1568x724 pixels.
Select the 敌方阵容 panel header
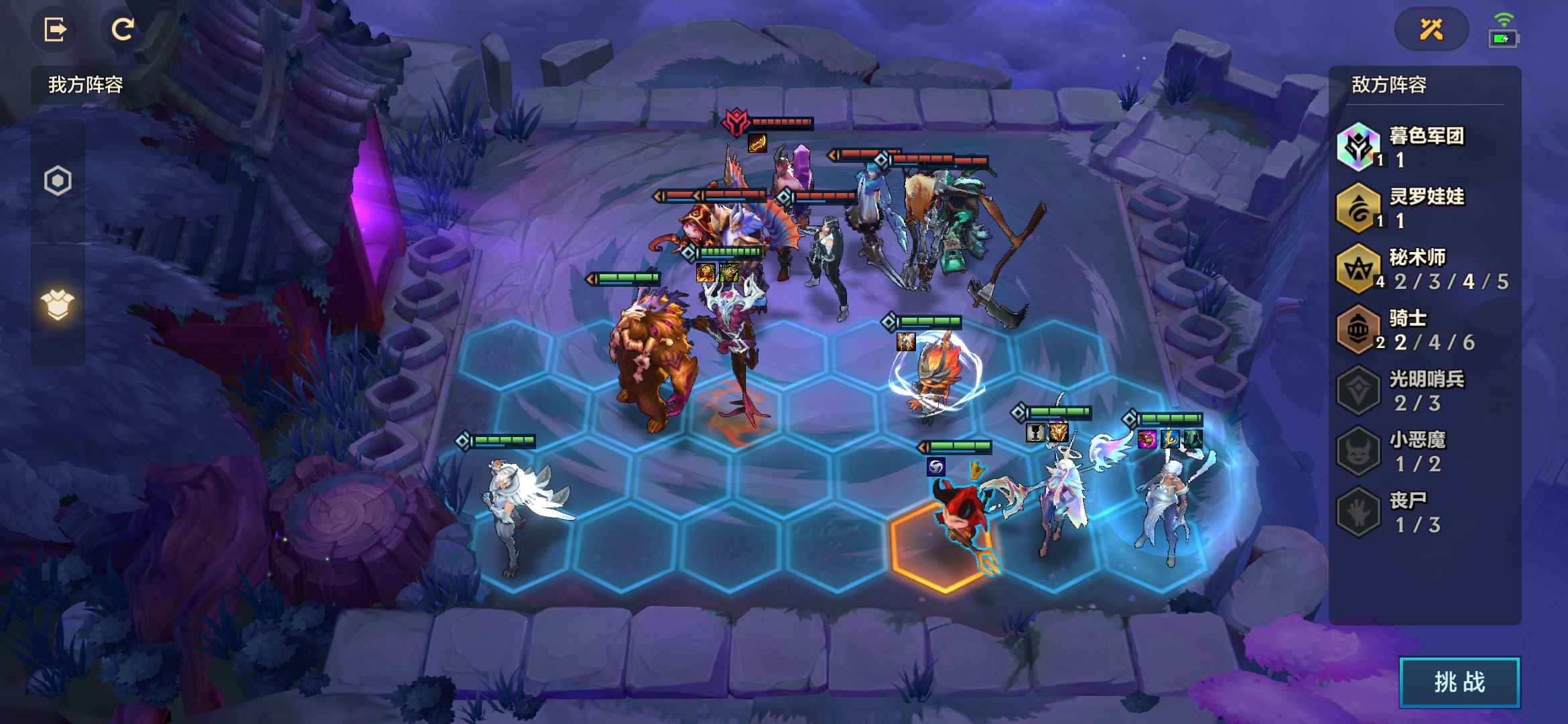(1388, 85)
